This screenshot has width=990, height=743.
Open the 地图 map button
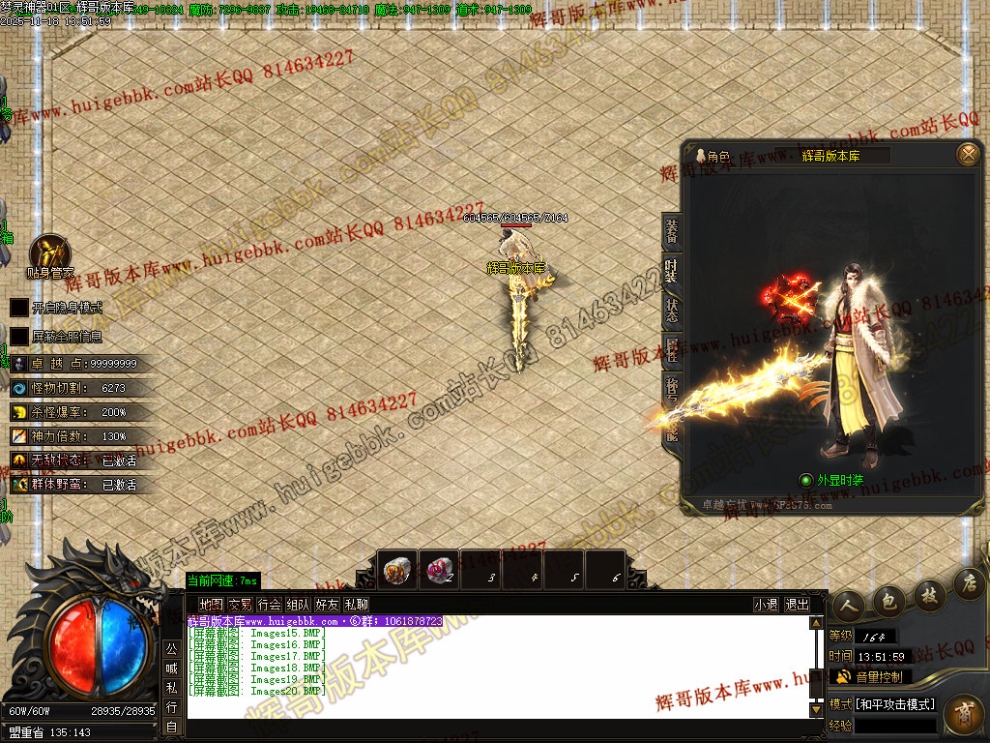pos(211,604)
